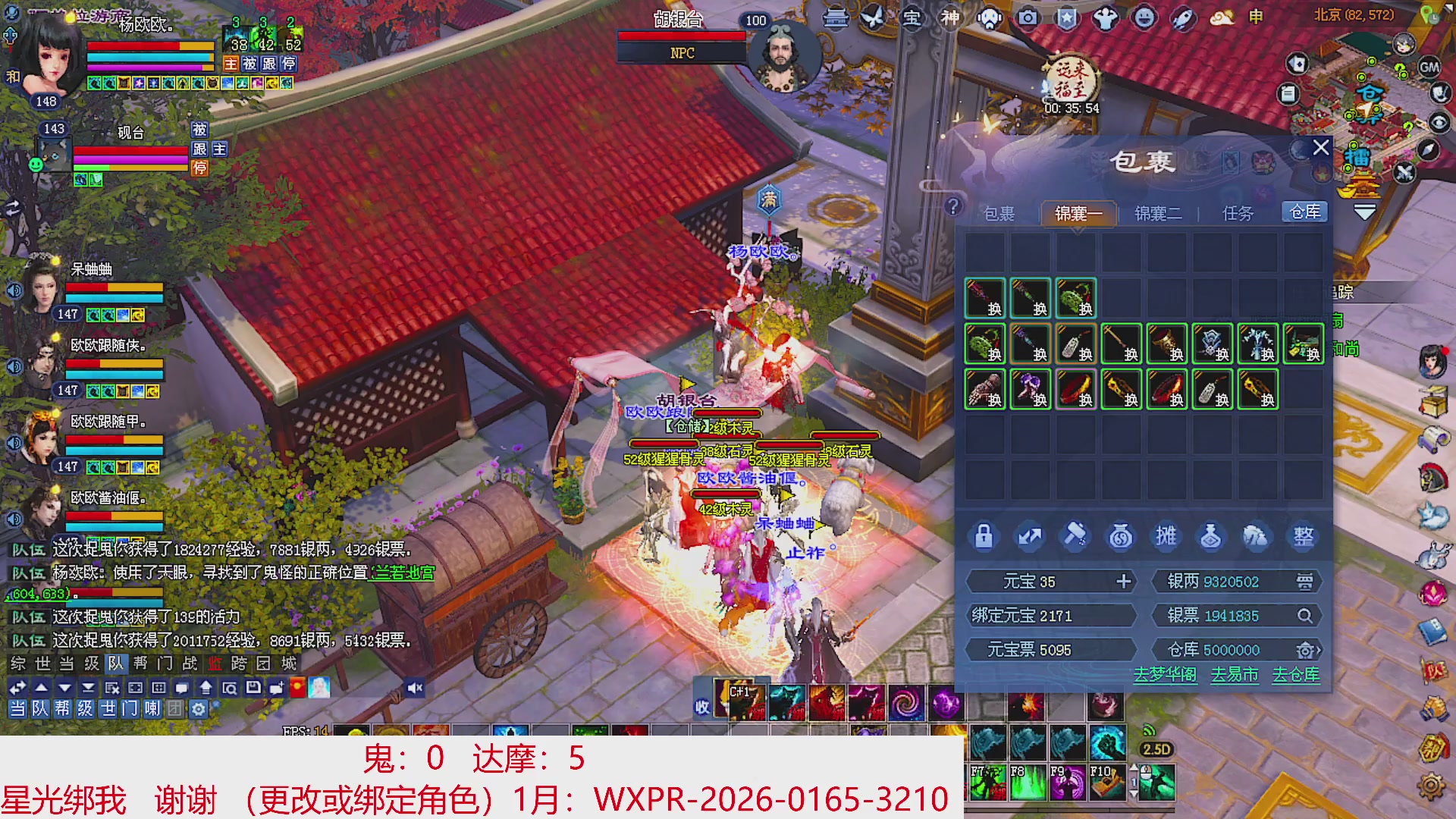Viewport: 1456px width, 819px height.
Task: Open the money pouch sell icon in bag panel
Action: pos(1120,536)
